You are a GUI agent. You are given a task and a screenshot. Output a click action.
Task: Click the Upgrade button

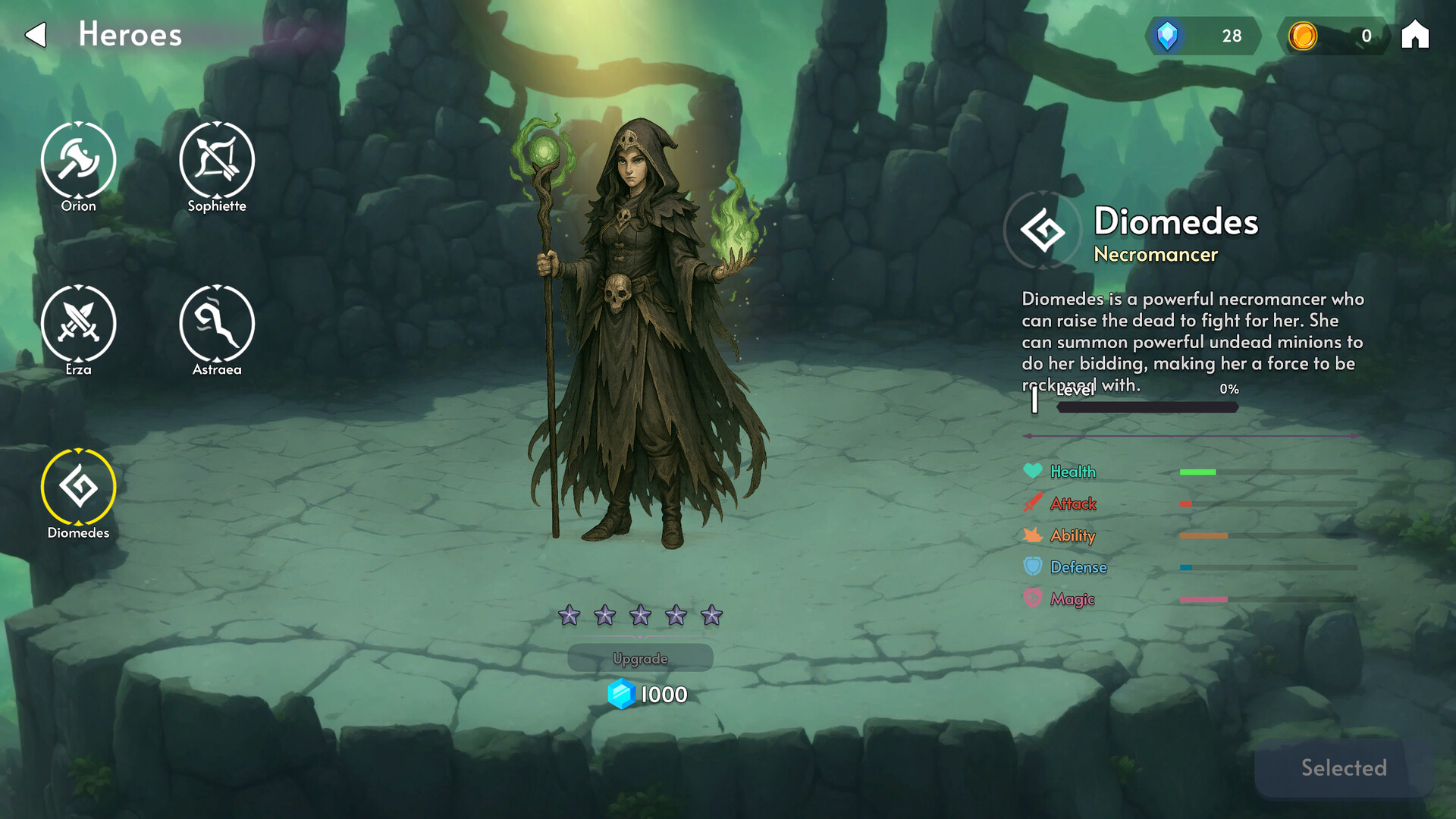point(640,658)
